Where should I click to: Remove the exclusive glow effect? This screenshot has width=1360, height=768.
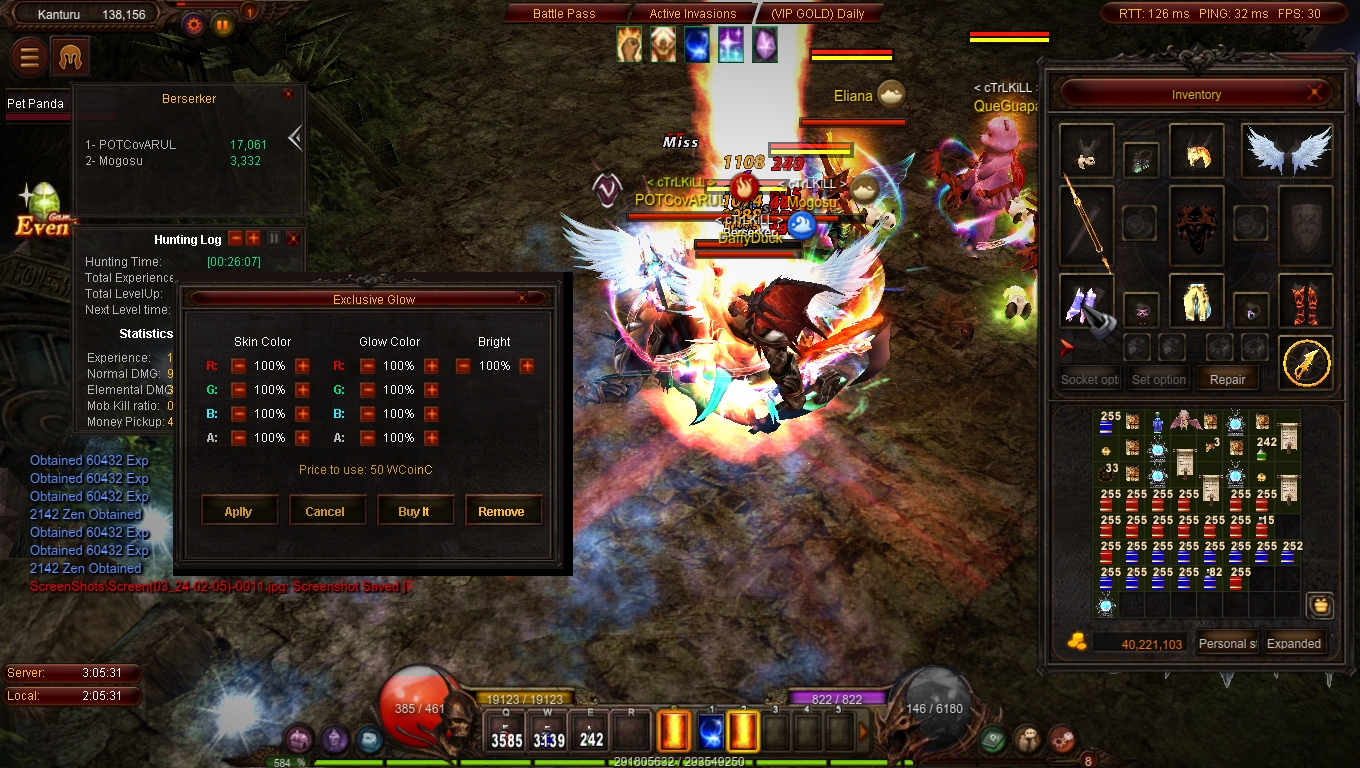[501, 511]
